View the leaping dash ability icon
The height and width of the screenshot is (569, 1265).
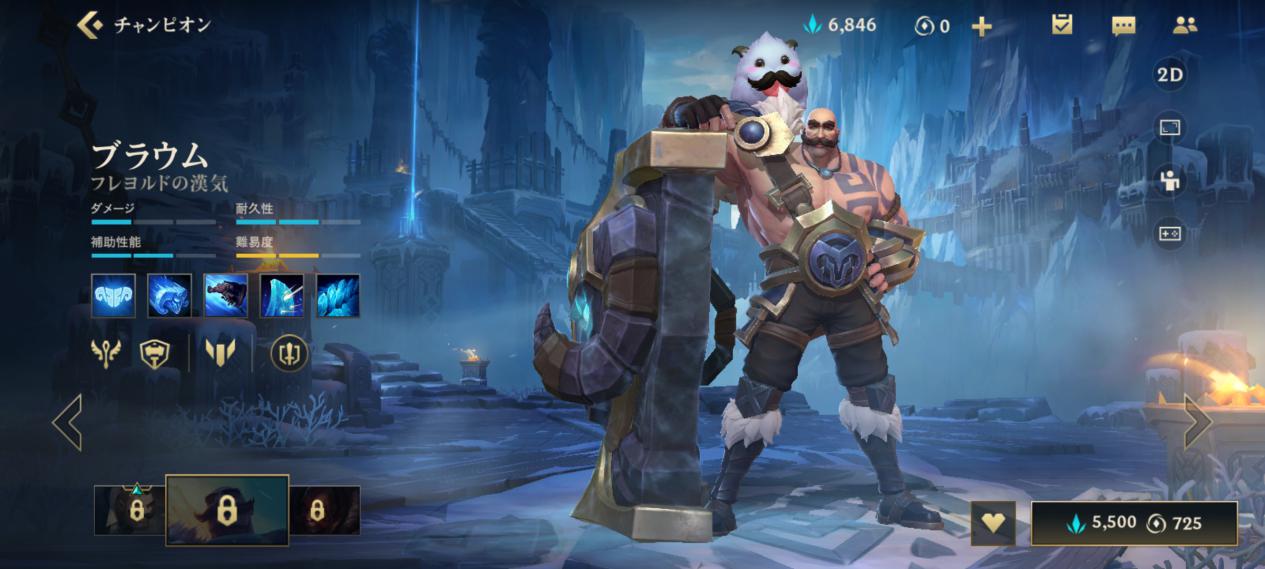click(225, 296)
